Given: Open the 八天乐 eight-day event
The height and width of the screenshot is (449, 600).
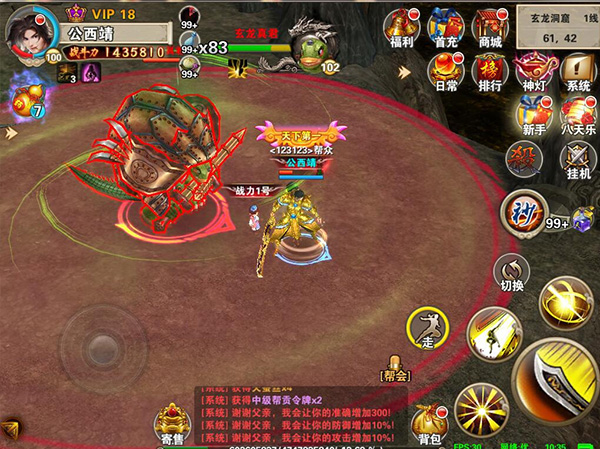Looking at the screenshot, I should tap(577, 116).
